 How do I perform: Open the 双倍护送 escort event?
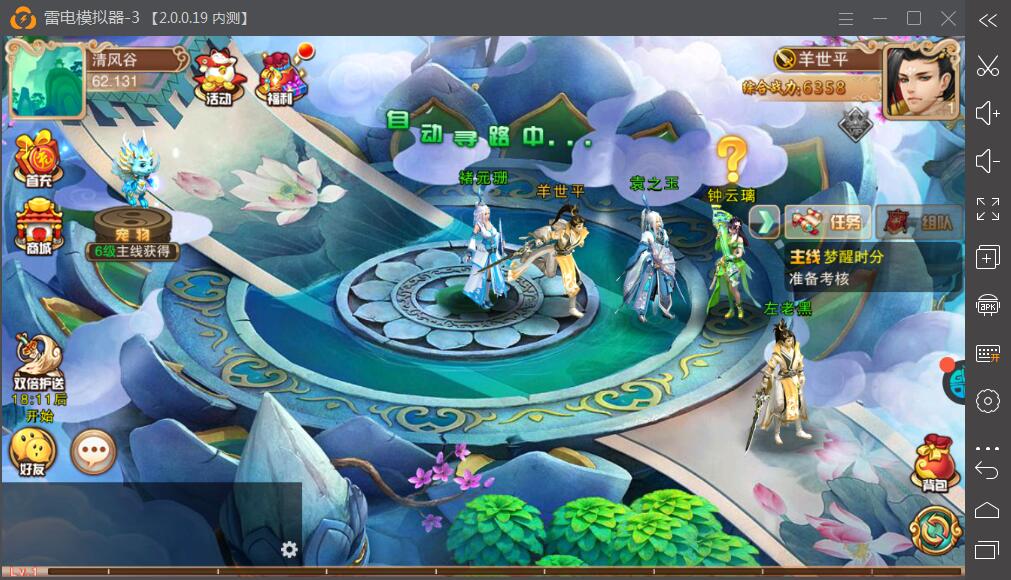[39, 375]
